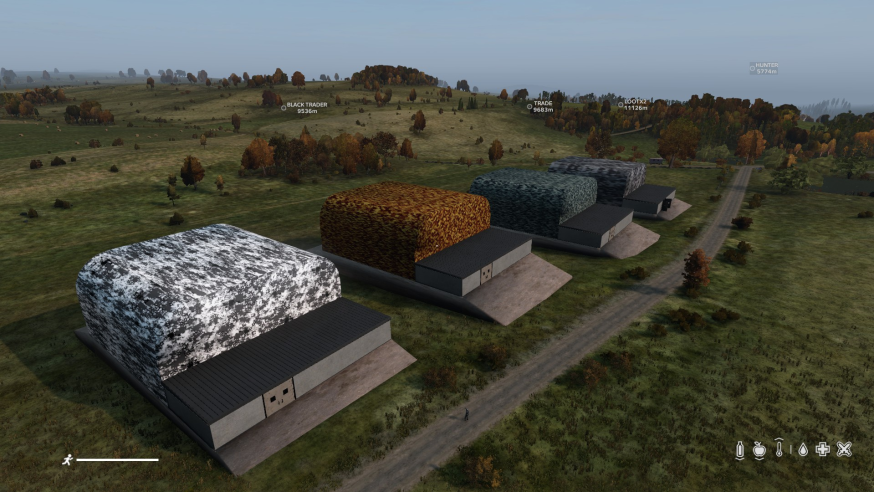Click the water bottle thirst icon
The image size is (874, 492).
pyautogui.click(x=740, y=450)
